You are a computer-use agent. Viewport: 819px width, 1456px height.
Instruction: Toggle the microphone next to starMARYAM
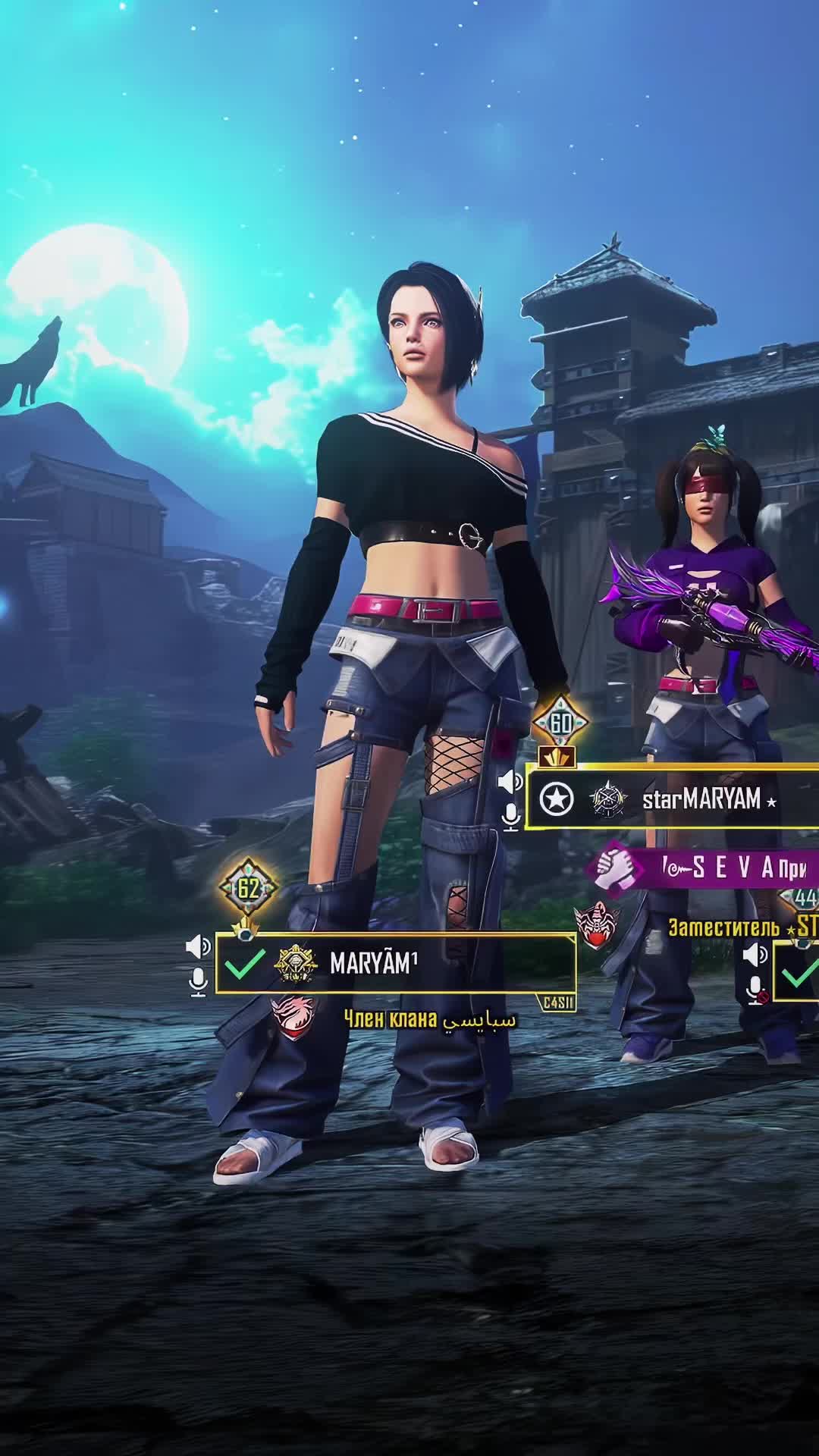(512, 816)
